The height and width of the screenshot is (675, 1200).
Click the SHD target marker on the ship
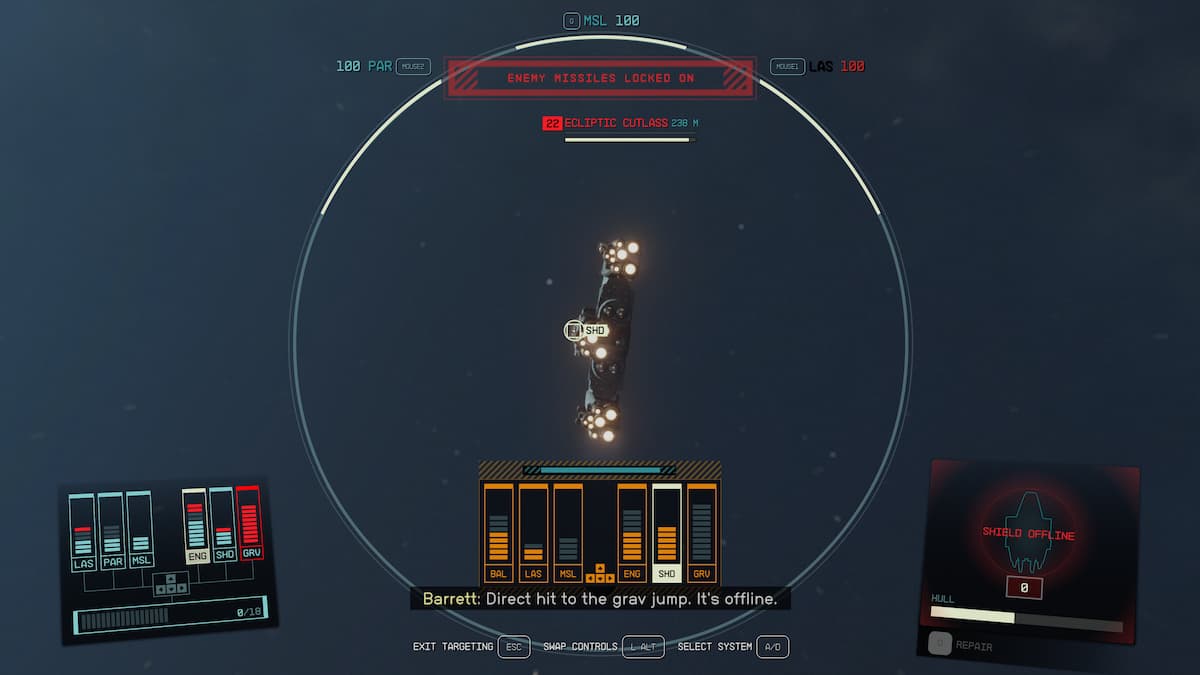click(586, 330)
